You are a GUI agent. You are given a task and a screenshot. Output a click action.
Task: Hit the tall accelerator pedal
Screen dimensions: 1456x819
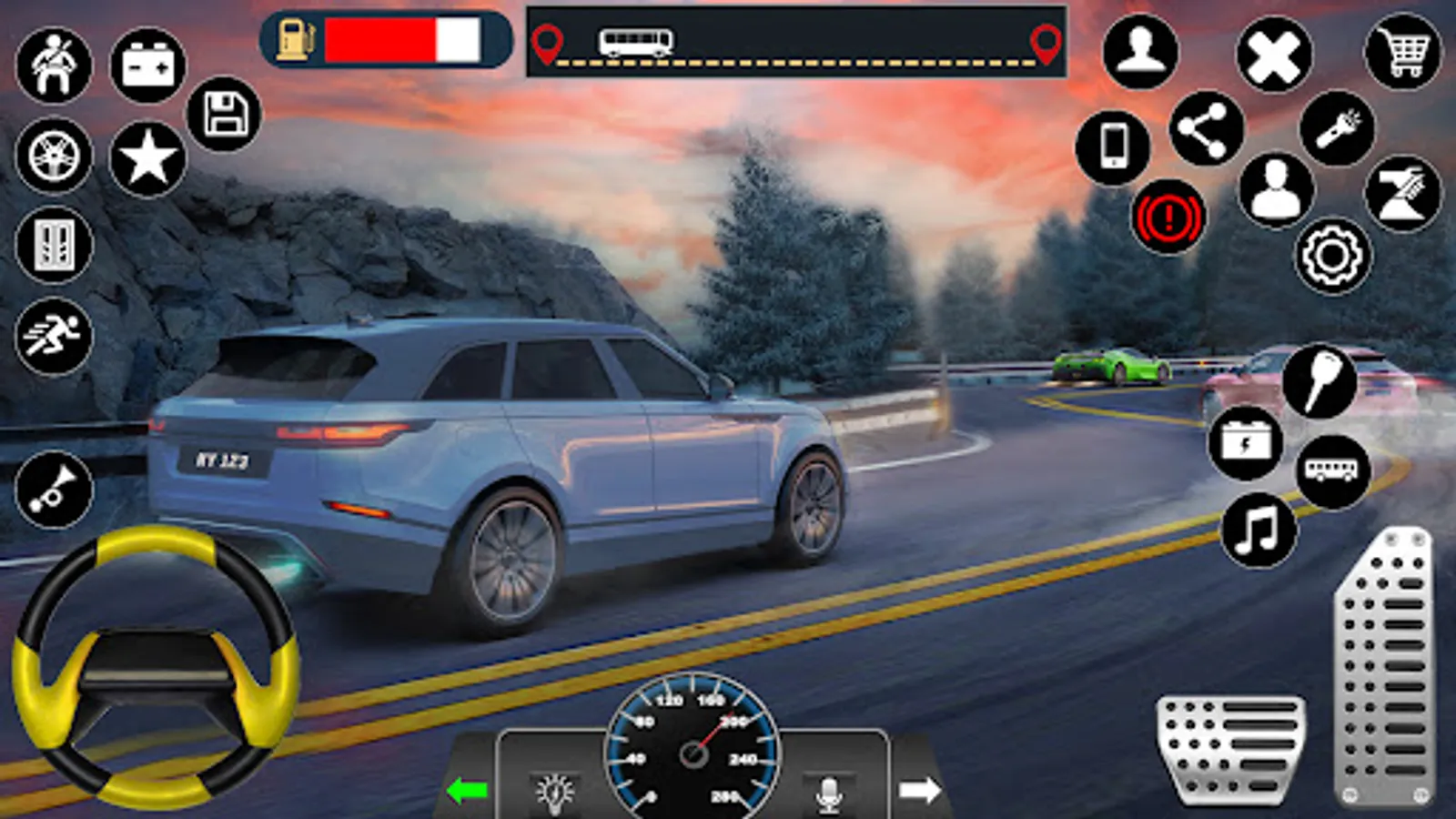(1383, 669)
